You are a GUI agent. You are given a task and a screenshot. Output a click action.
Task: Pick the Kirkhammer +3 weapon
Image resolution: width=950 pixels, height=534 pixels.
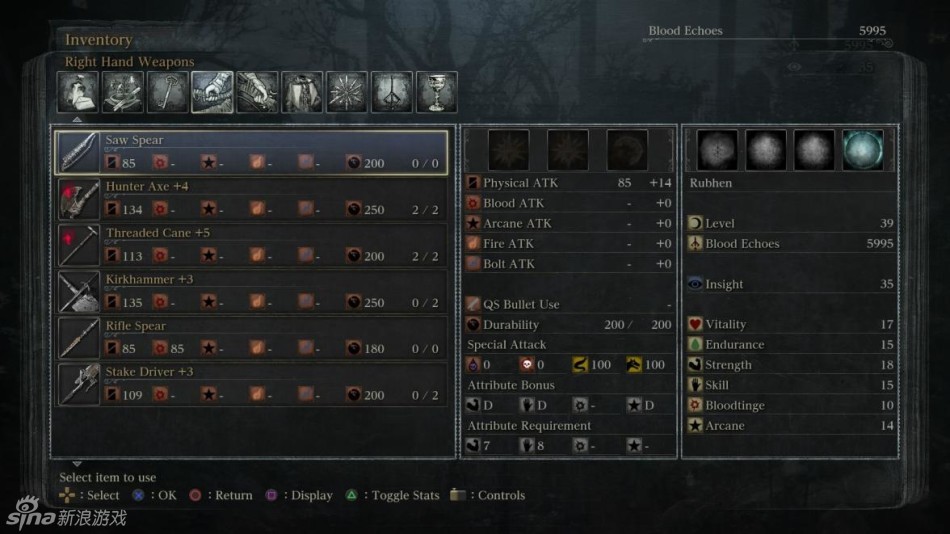click(x=251, y=291)
